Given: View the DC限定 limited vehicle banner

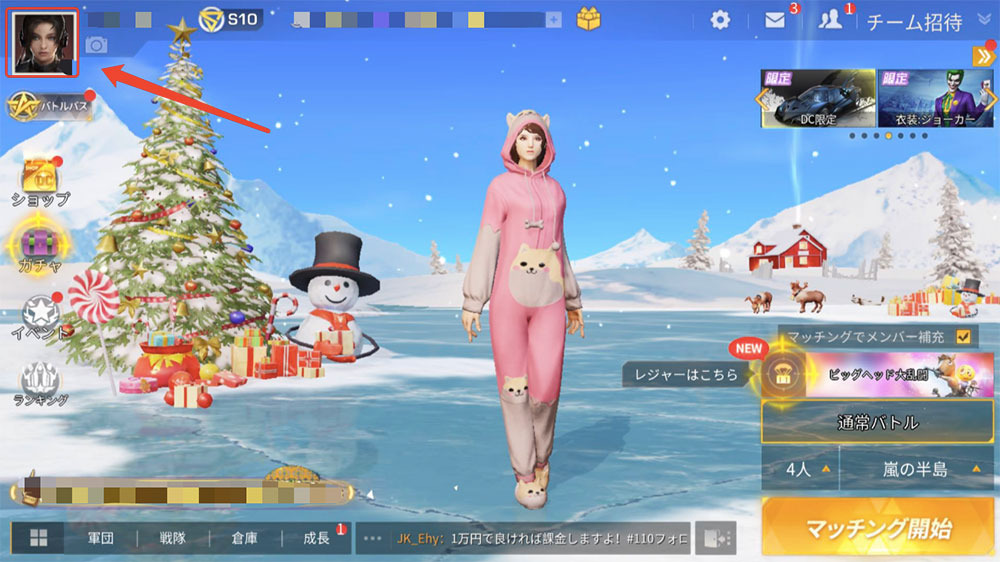Looking at the screenshot, I should click(818, 98).
